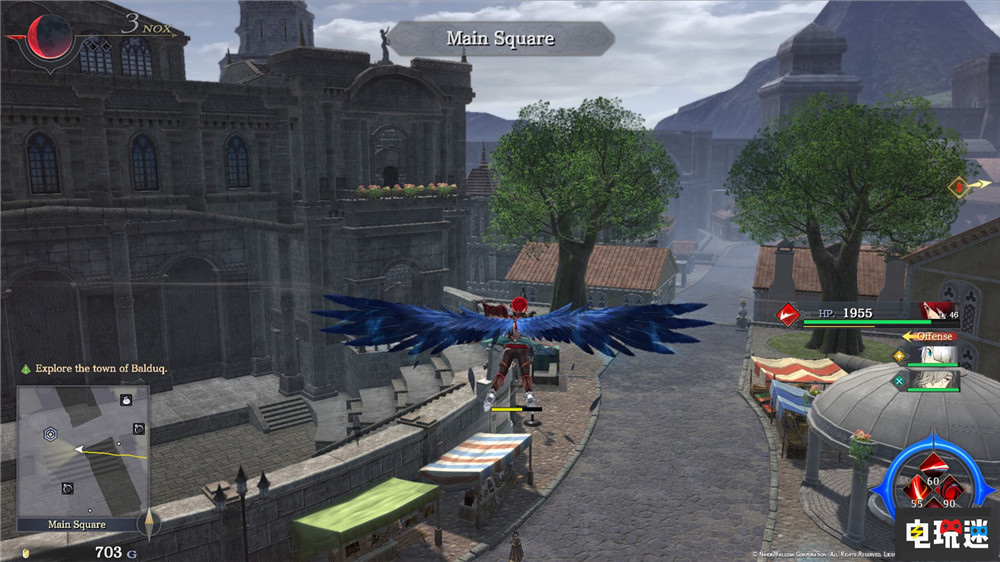Open the Main Square minimap

(82, 450)
